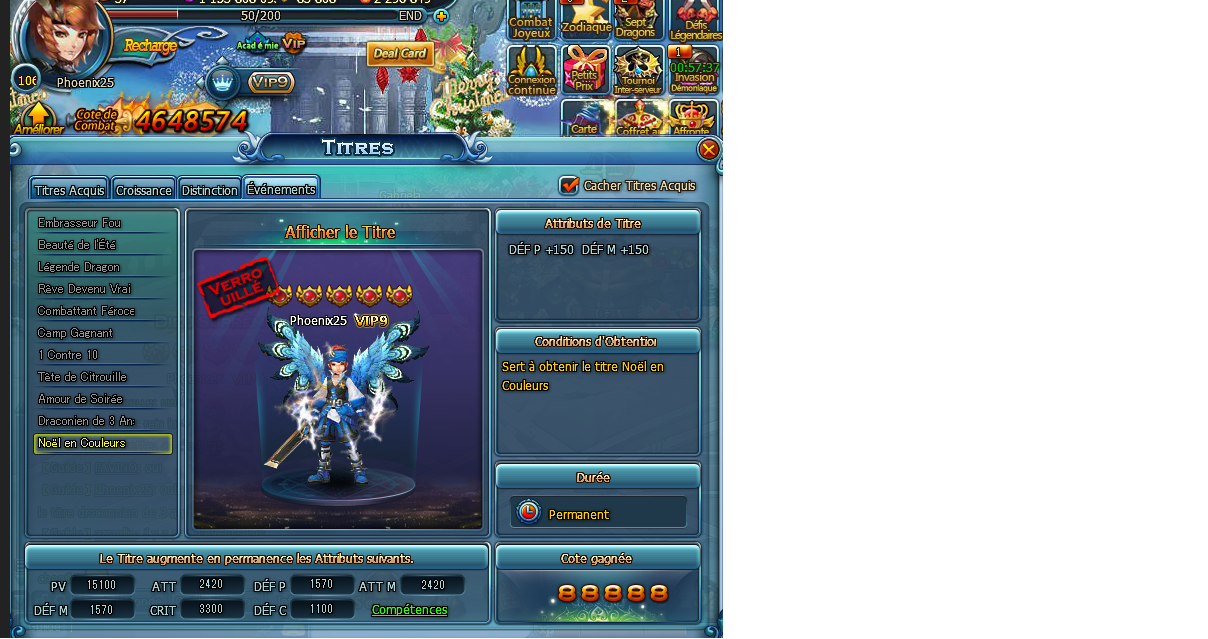Viewport: 1208px width, 639px height.
Task: Click the Recharge button
Action: click(150, 45)
